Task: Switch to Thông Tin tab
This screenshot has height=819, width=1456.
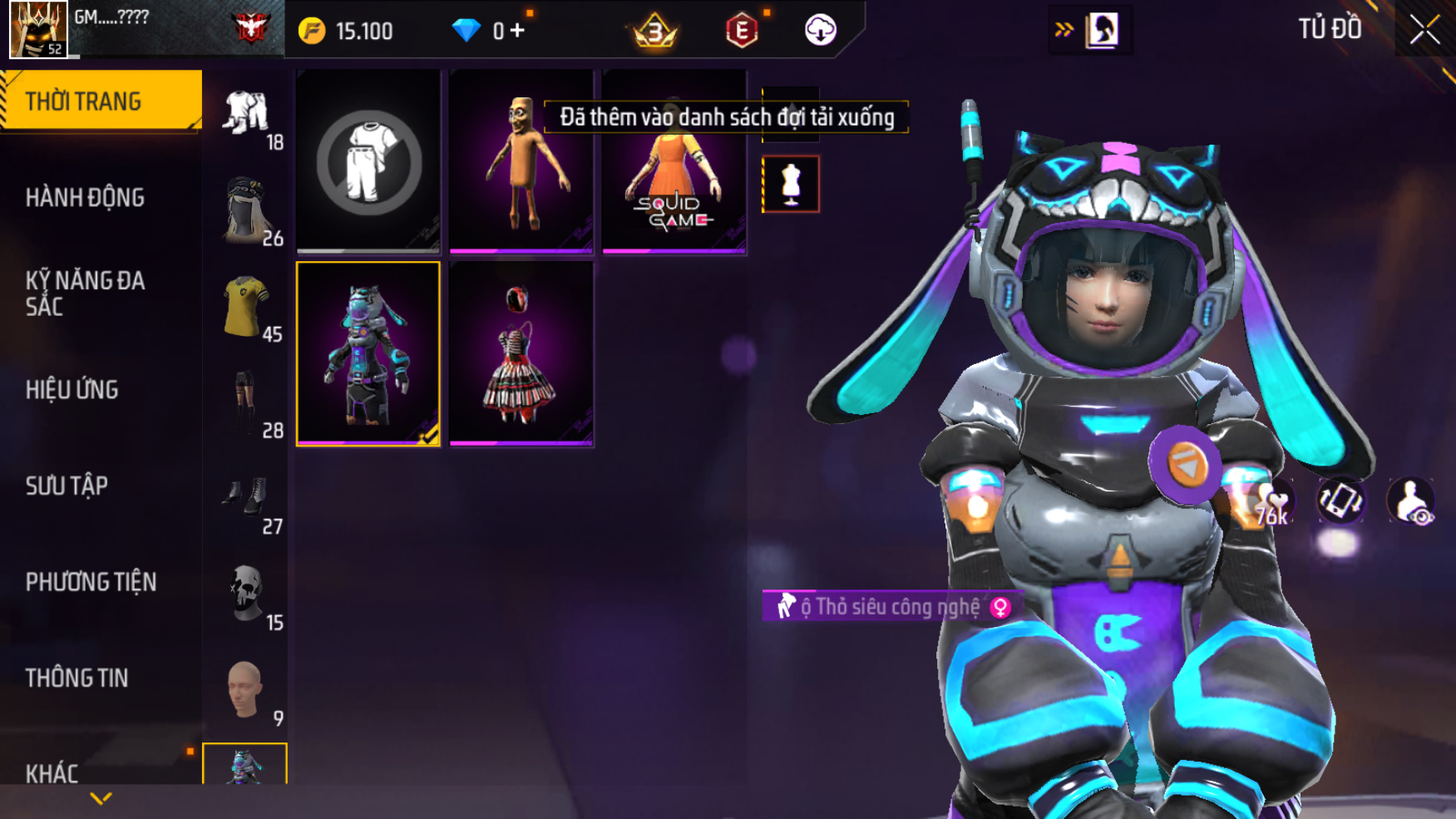Action: [77, 678]
